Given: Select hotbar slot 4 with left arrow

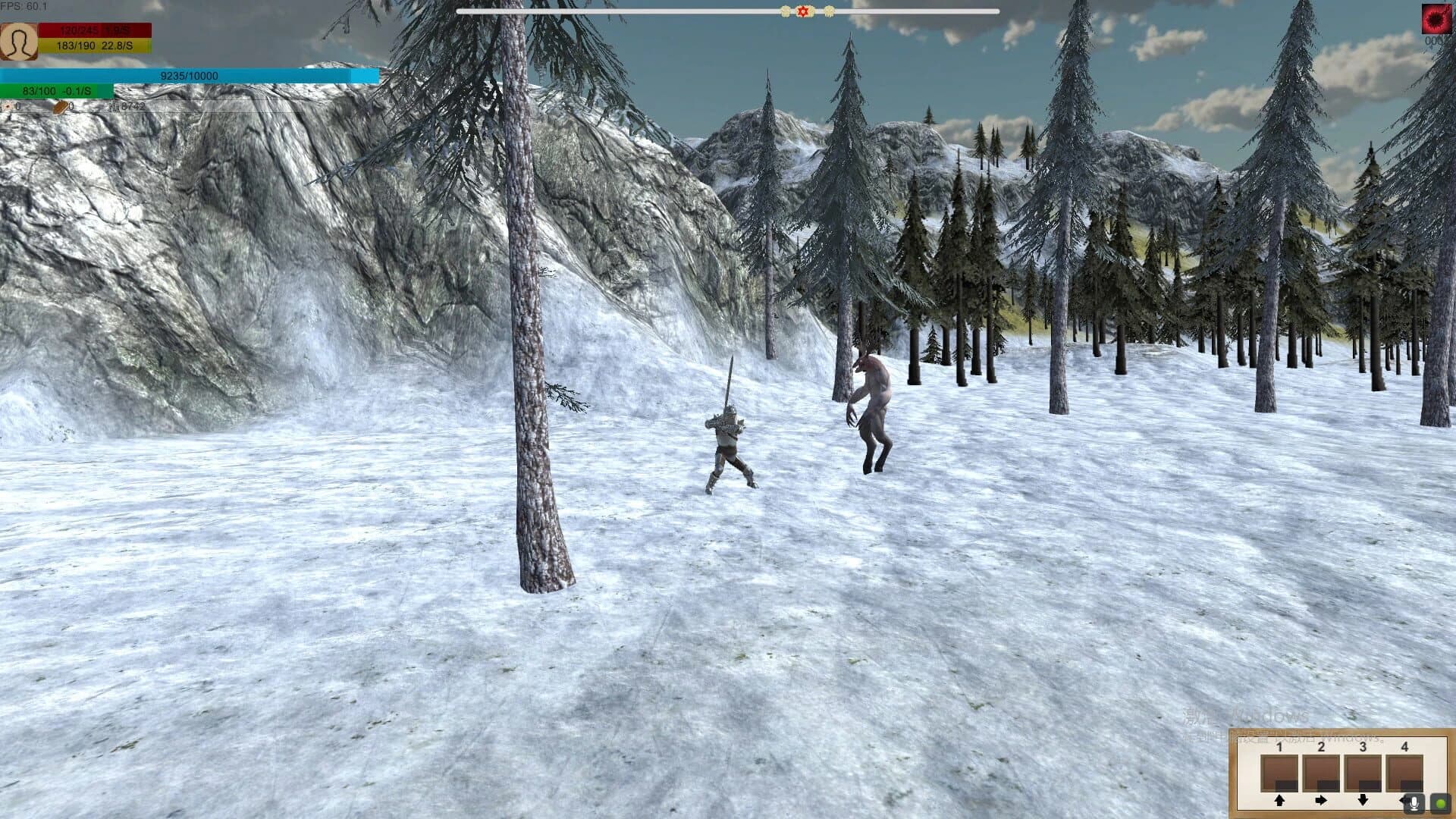Looking at the screenshot, I should (1402, 802).
